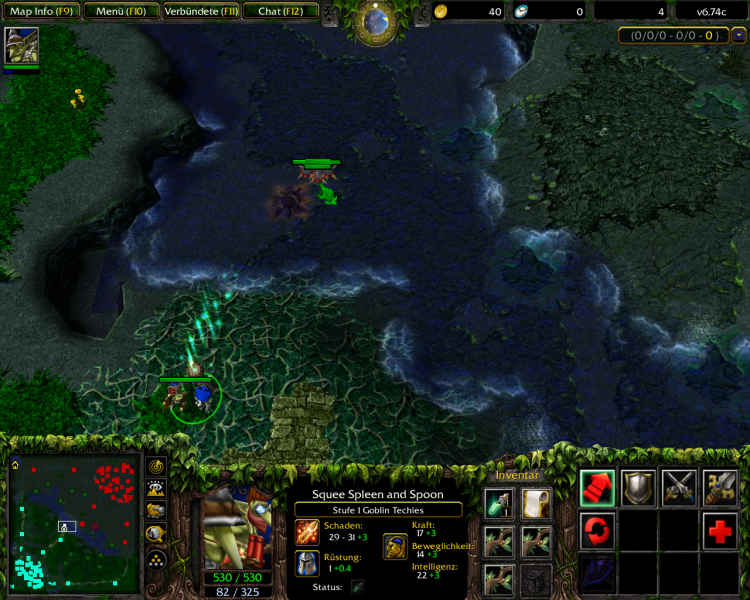Toggle minimap ally color mode button
Viewport: 750px width, 600px height.
pyautogui.click(x=156, y=511)
